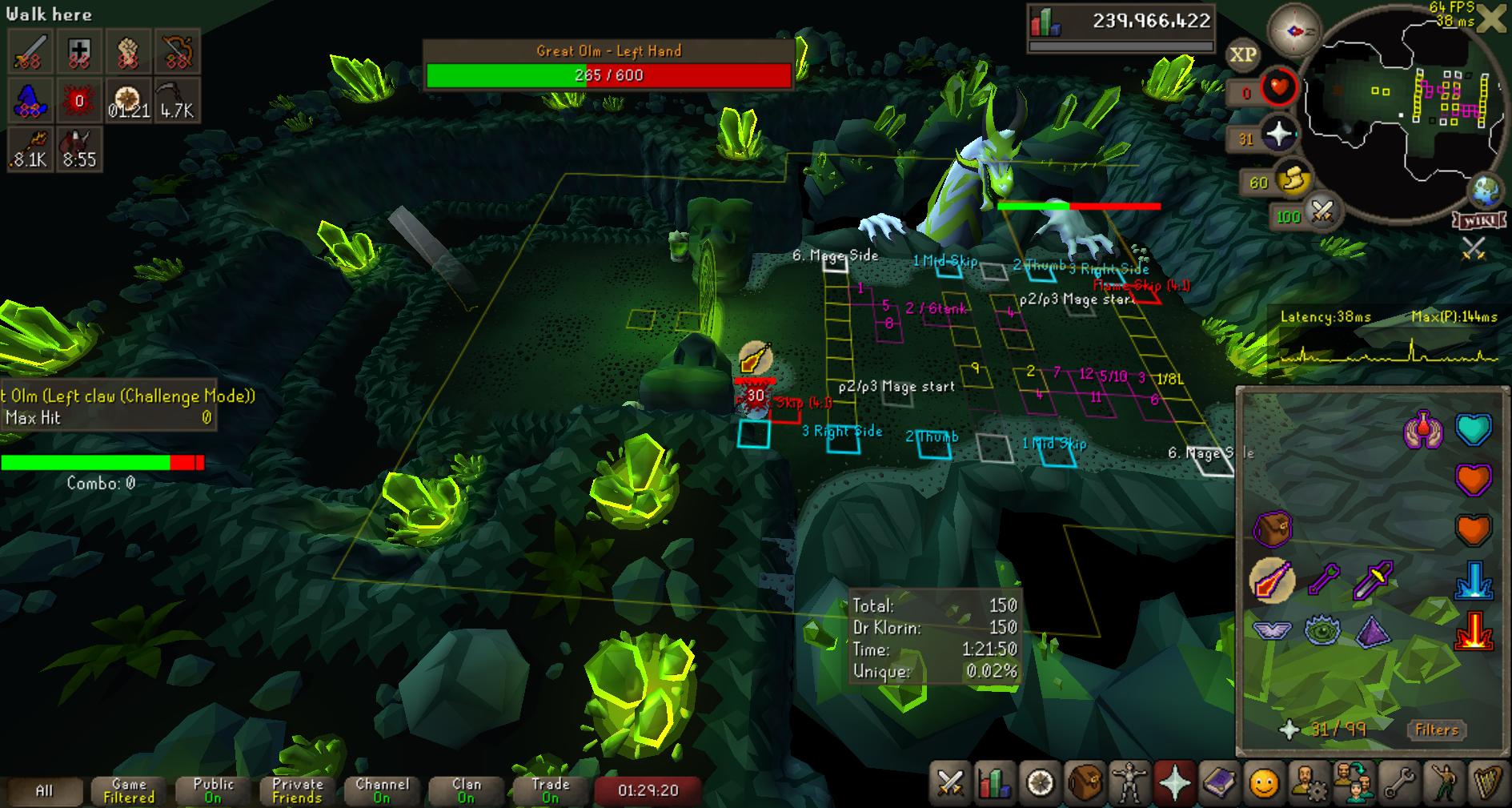Toggle the active Augury staff prayer
1512x808 pixels.
(1272, 581)
